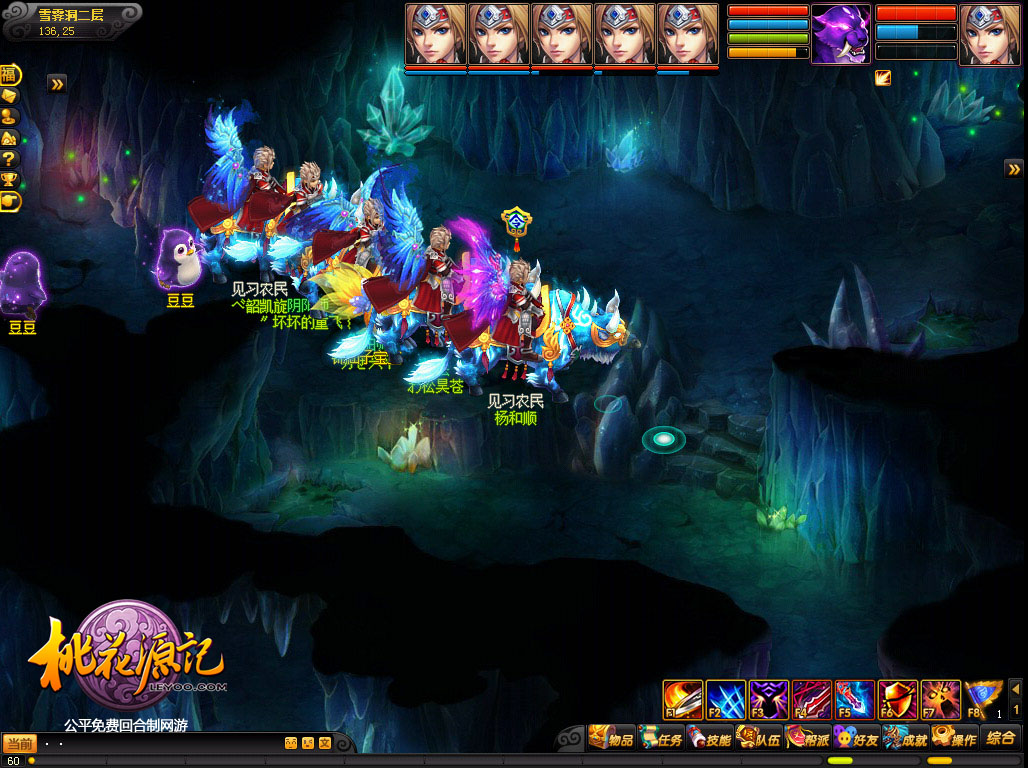Open the 成就 achievements panel

click(904, 739)
